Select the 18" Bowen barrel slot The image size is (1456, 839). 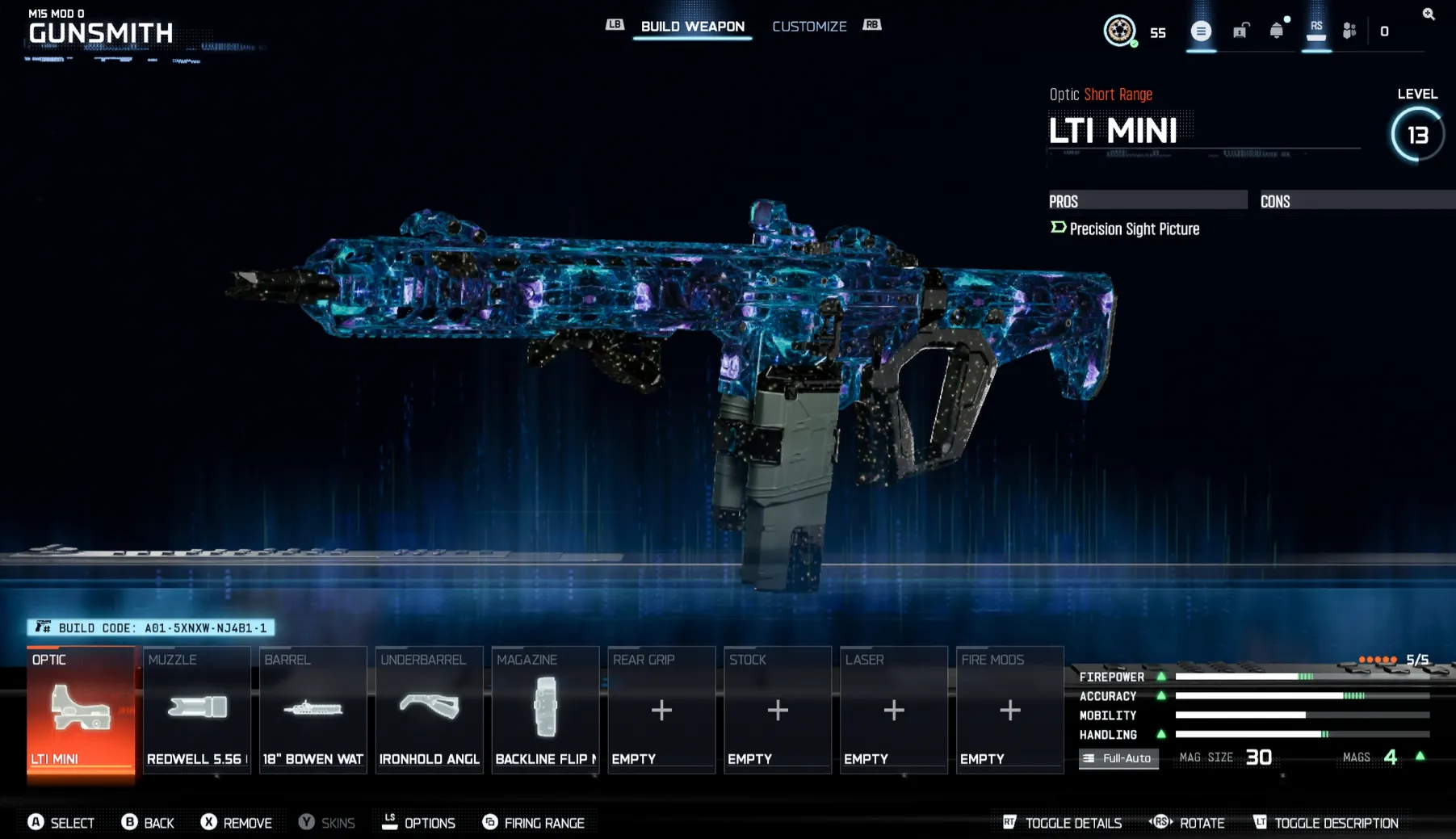tap(313, 709)
